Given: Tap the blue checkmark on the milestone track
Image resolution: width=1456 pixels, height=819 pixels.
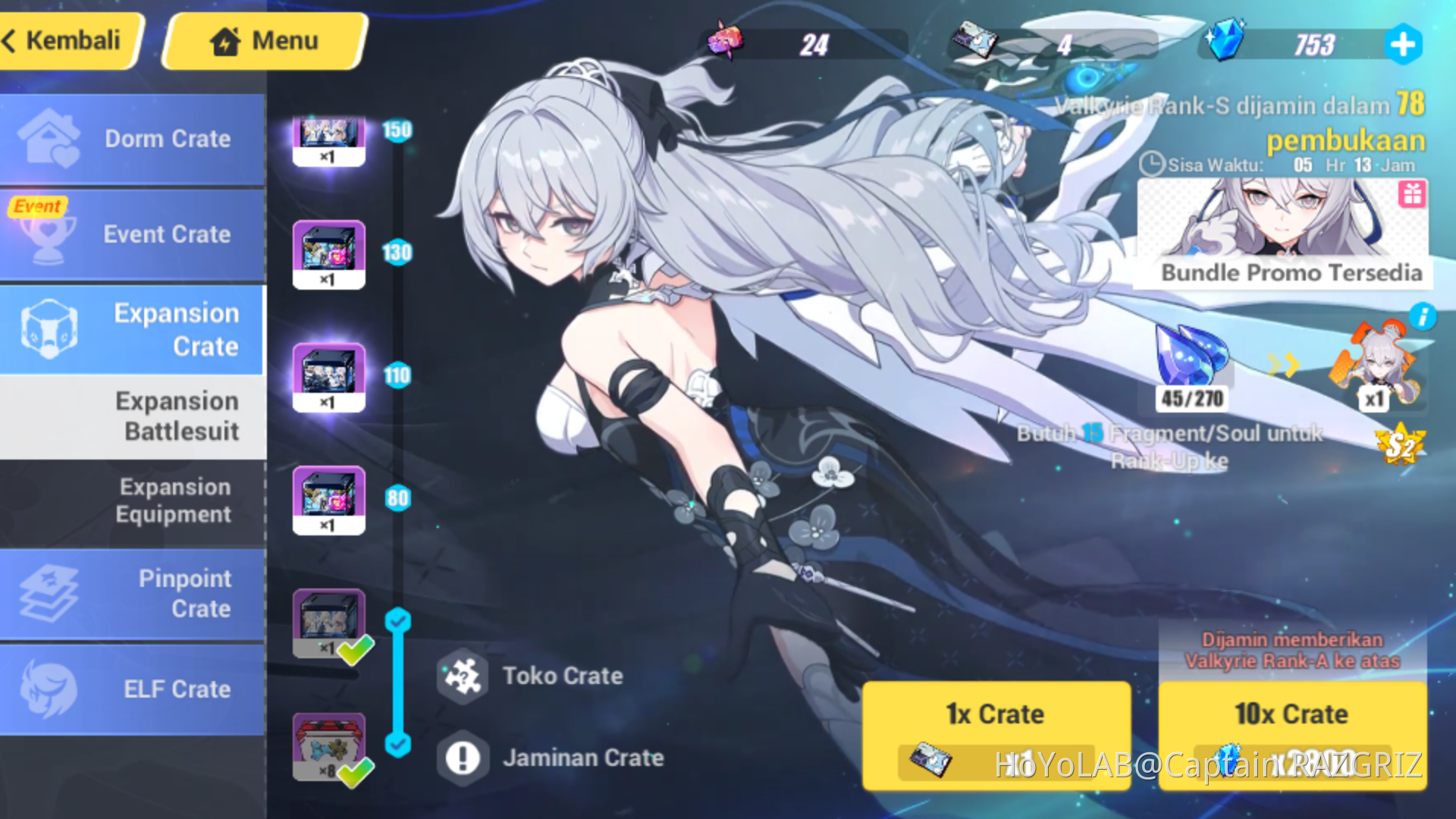Looking at the screenshot, I should (x=397, y=620).
